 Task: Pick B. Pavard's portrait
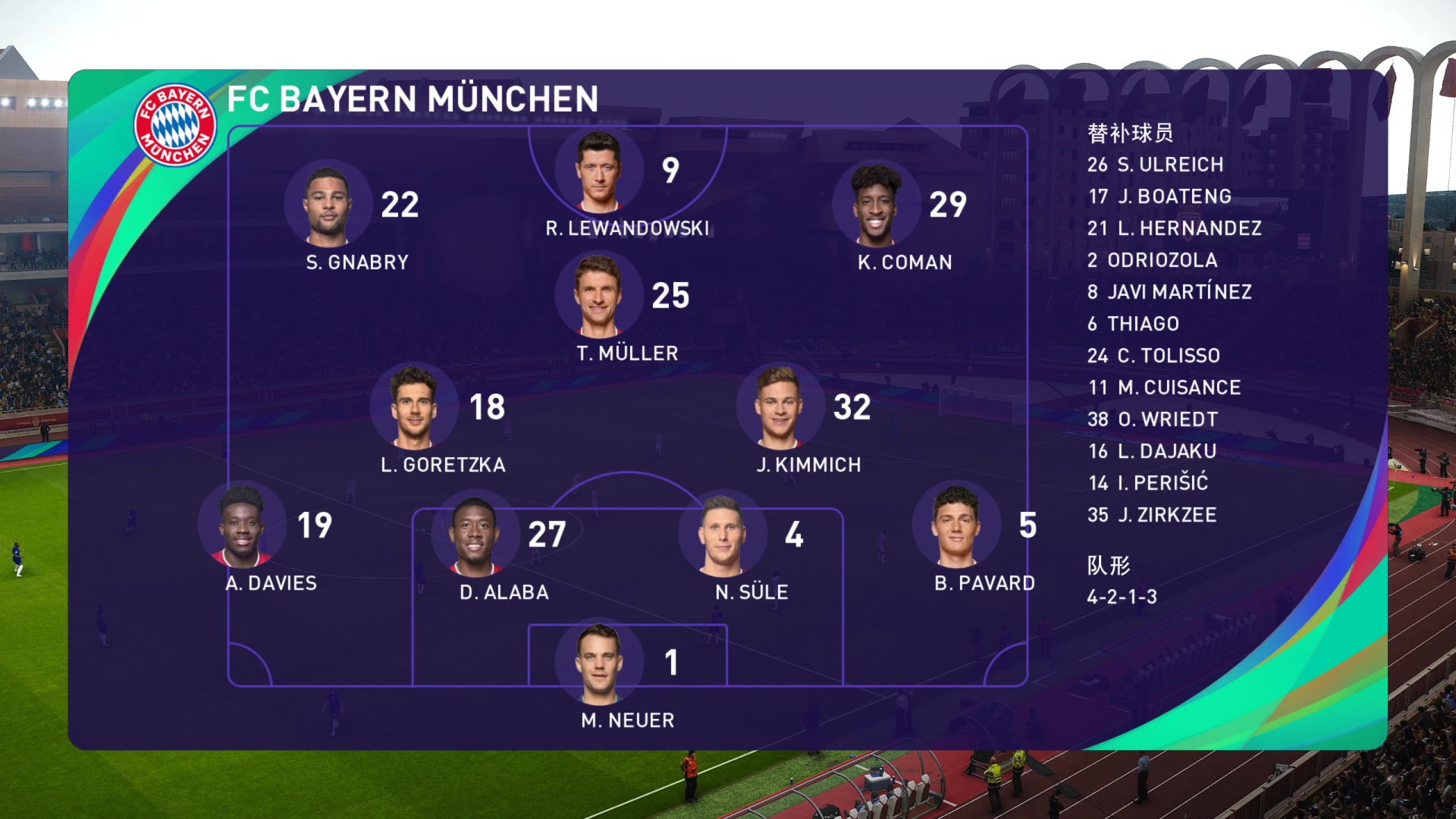coord(955,526)
